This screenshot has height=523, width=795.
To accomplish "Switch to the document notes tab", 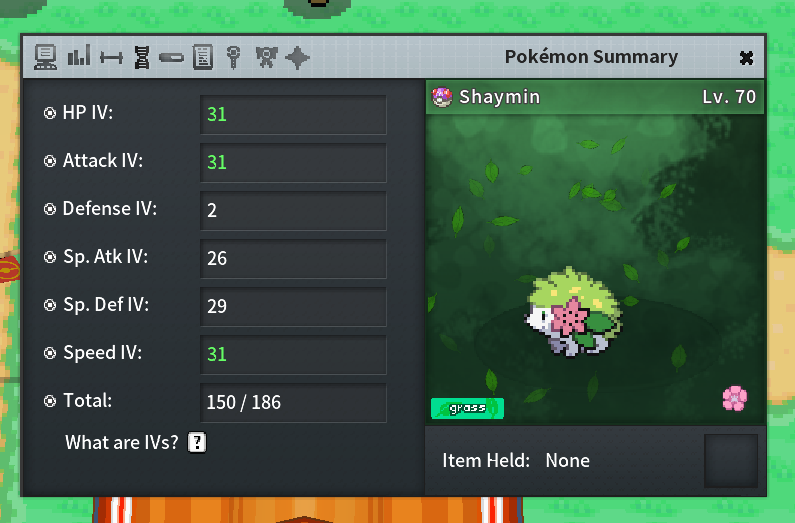I will [202, 57].
